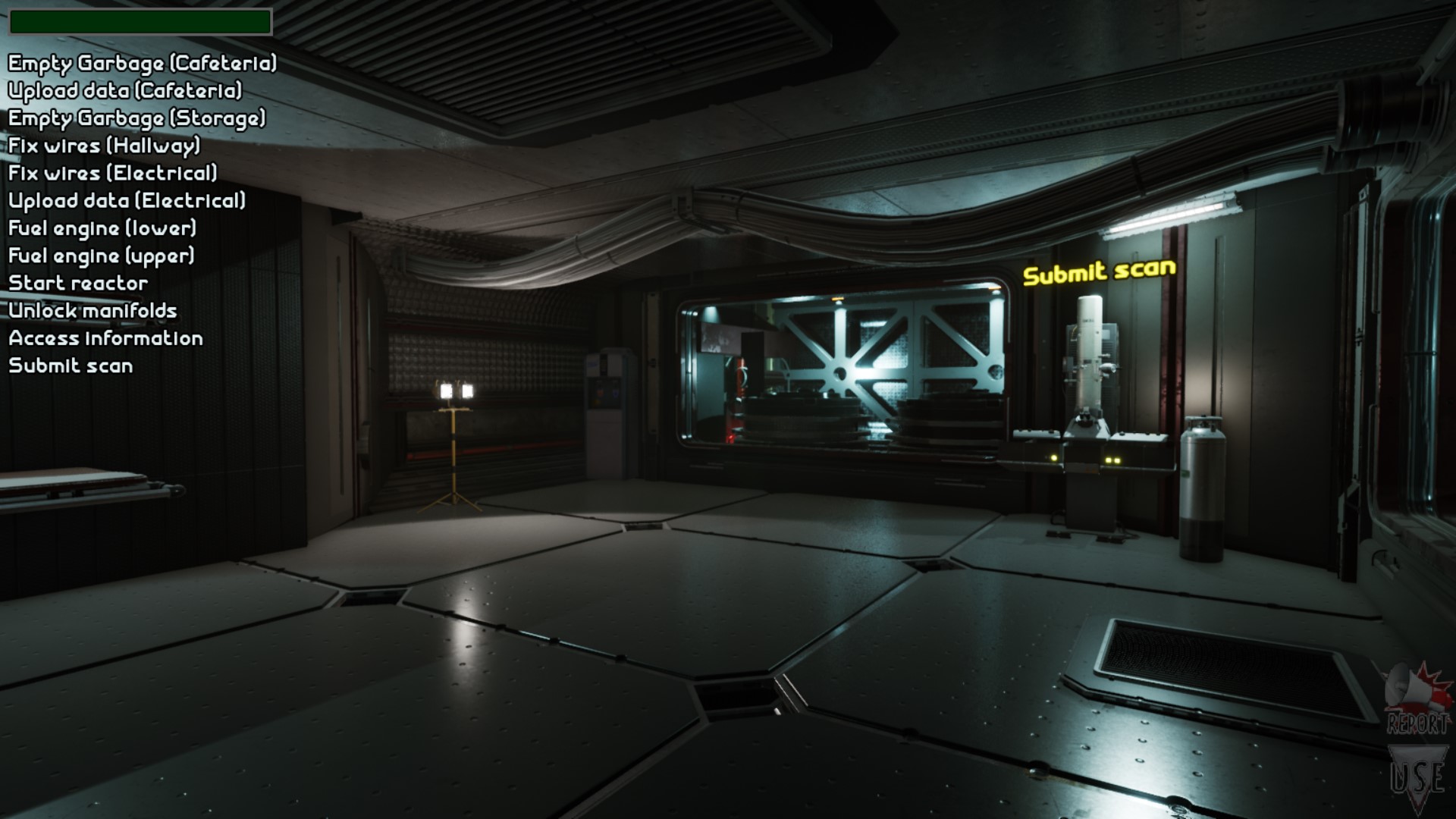Select the Fix wires (Hallway) task
This screenshot has width=1456, height=819.
[x=105, y=146]
